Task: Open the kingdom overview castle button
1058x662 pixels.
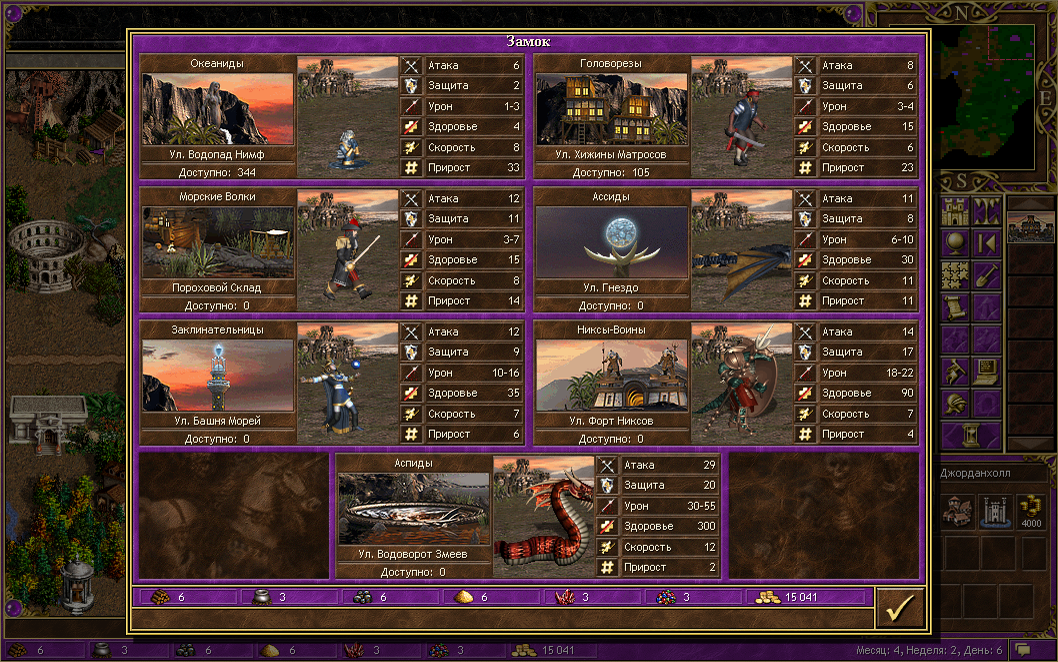Action: pyautogui.click(x=957, y=211)
